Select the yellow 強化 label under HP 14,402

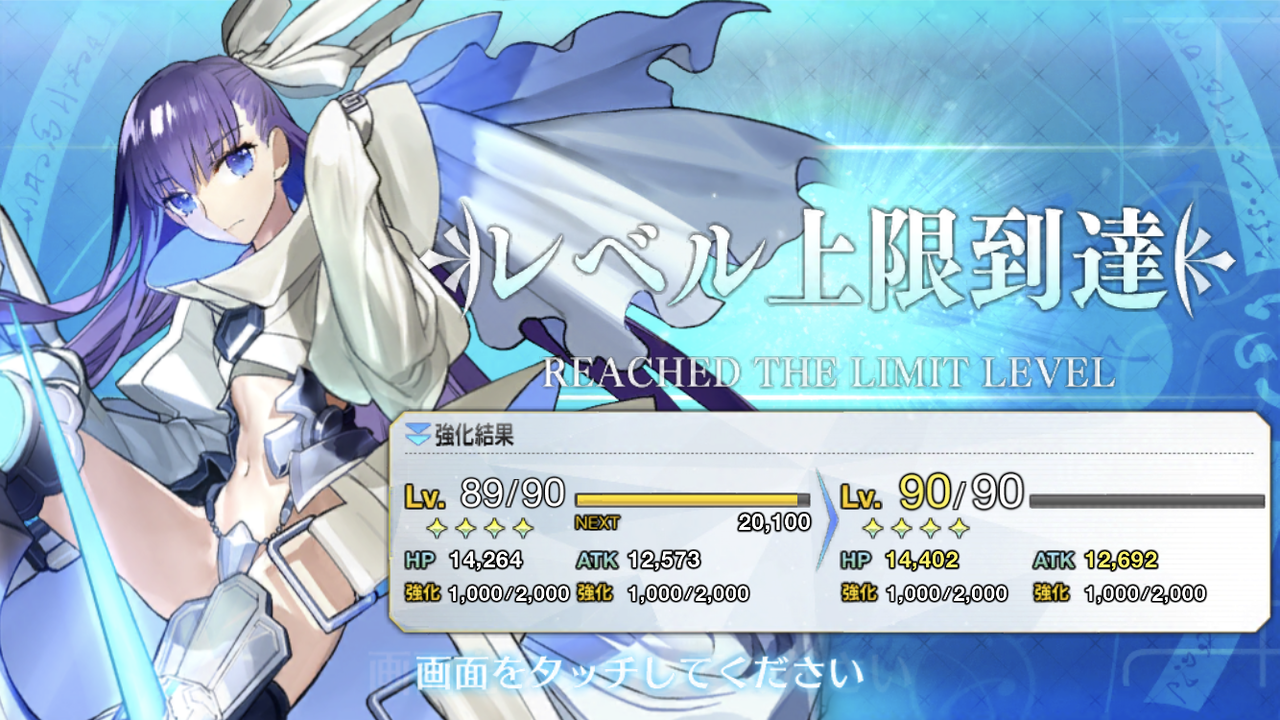(x=859, y=593)
